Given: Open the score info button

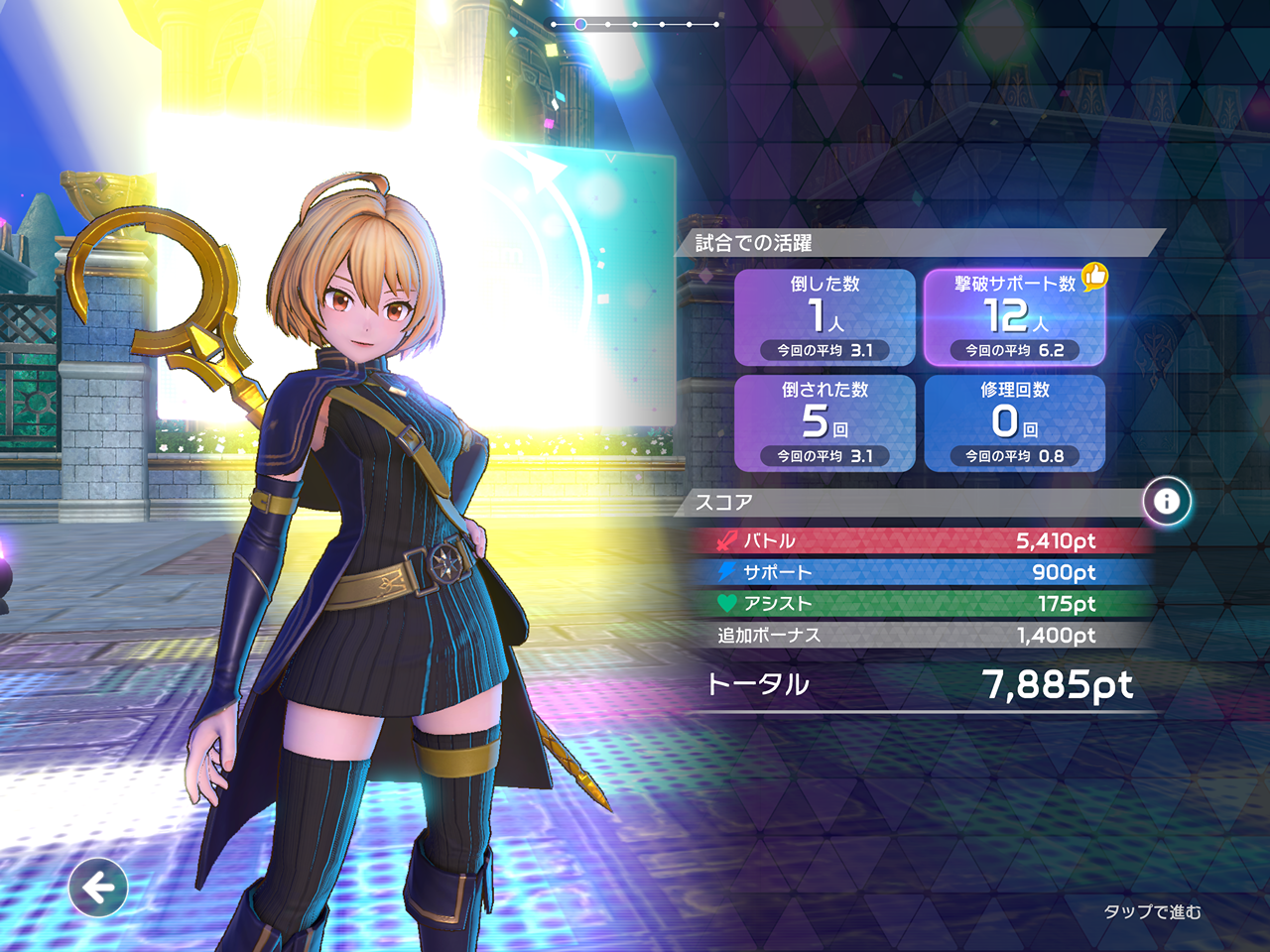Looking at the screenshot, I should (x=1167, y=502).
